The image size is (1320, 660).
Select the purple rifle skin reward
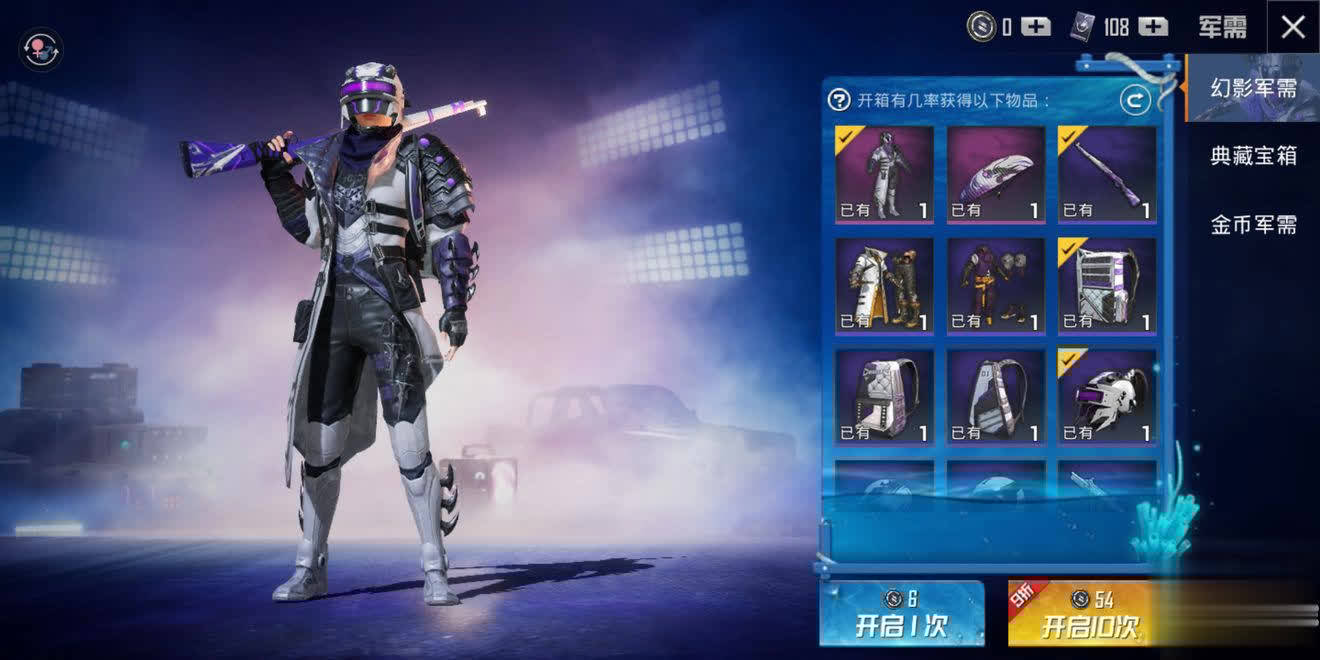[1107, 174]
